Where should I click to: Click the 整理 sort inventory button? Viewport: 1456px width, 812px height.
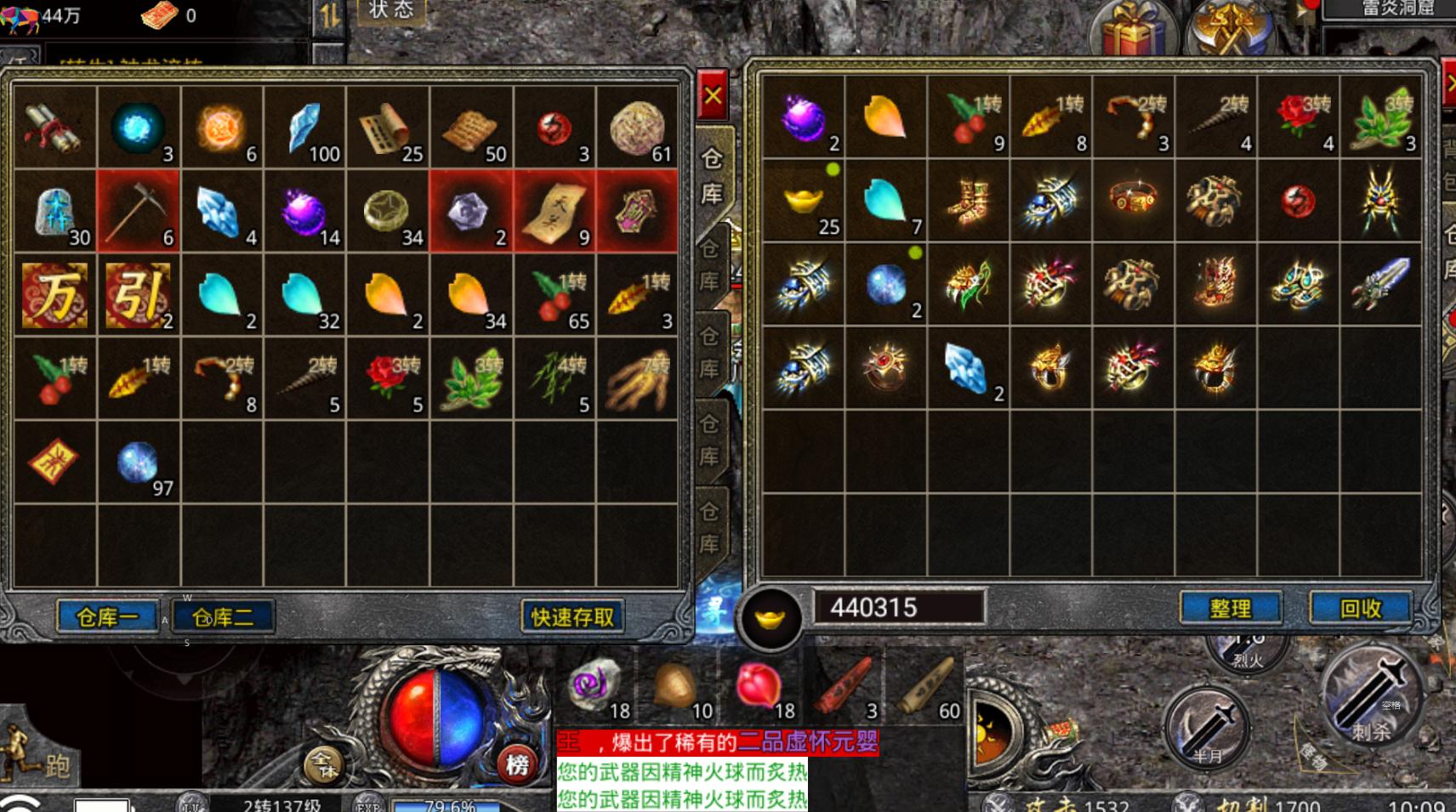[x=1230, y=608]
